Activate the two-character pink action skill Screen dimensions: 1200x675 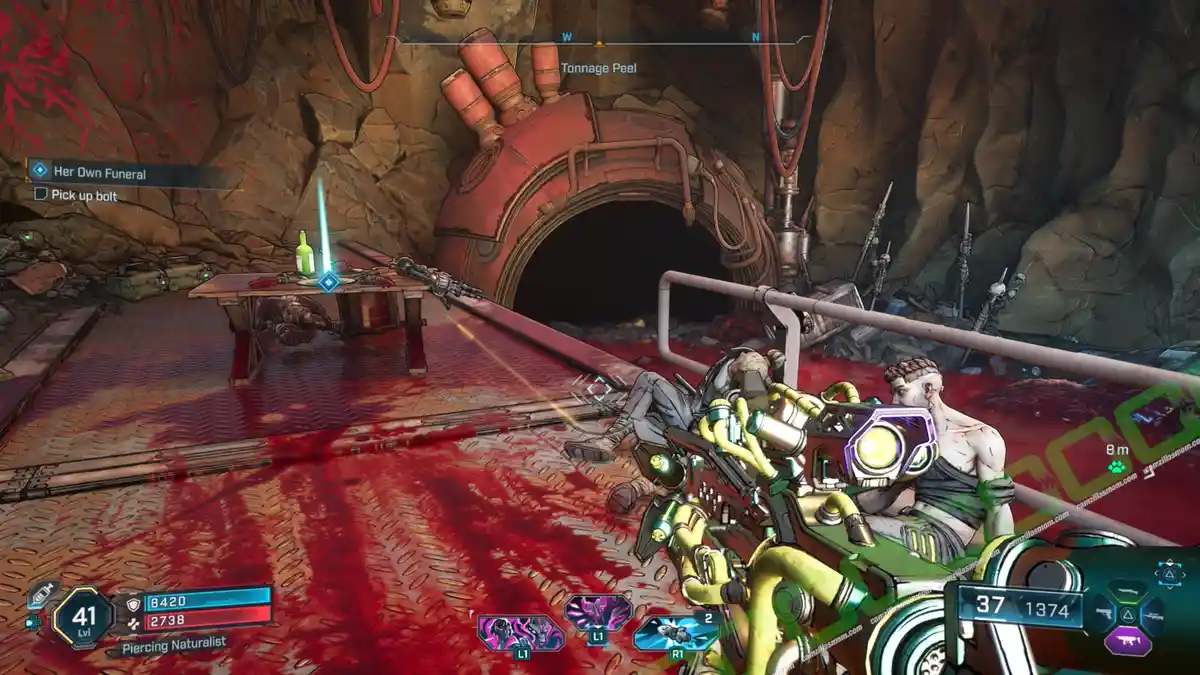coord(520,634)
